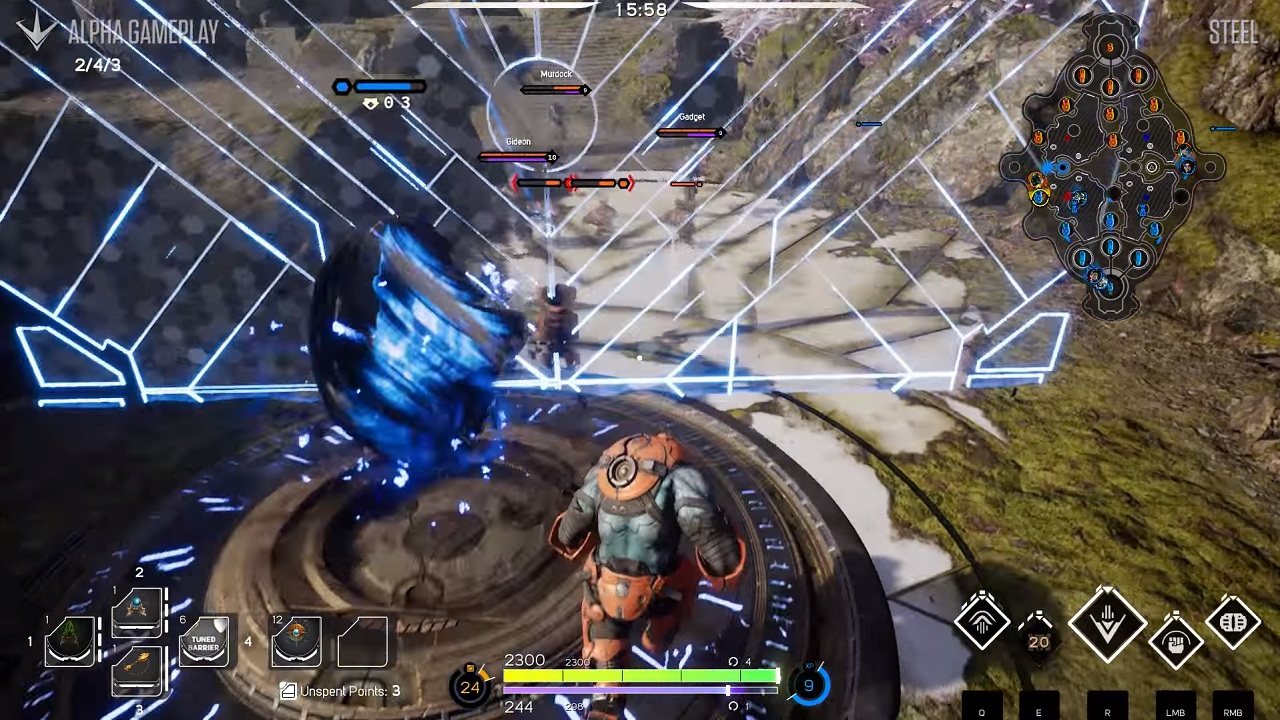
Task: Select the blue orb card slot
Action: pyautogui.click(x=138, y=611)
